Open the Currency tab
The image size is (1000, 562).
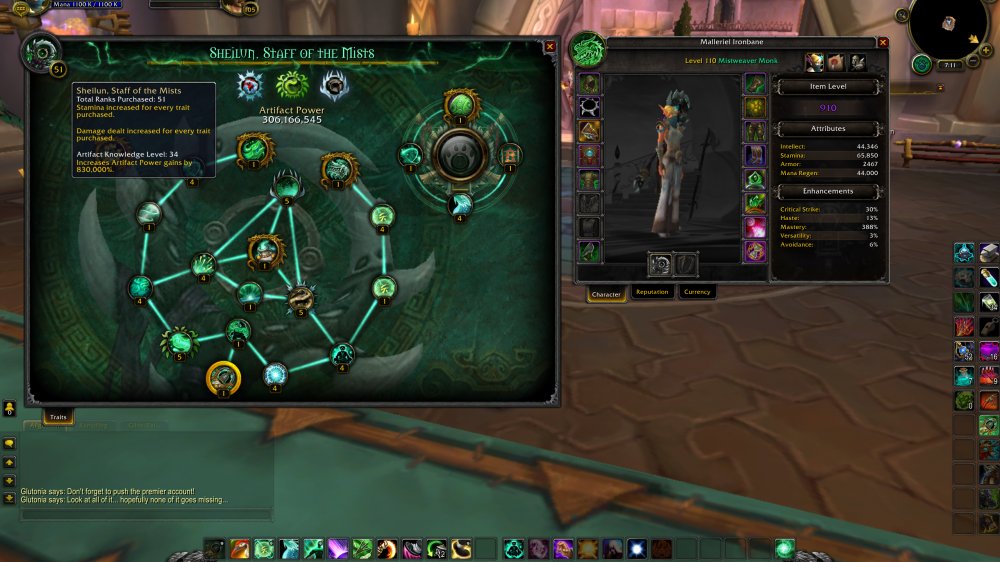(697, 292)
